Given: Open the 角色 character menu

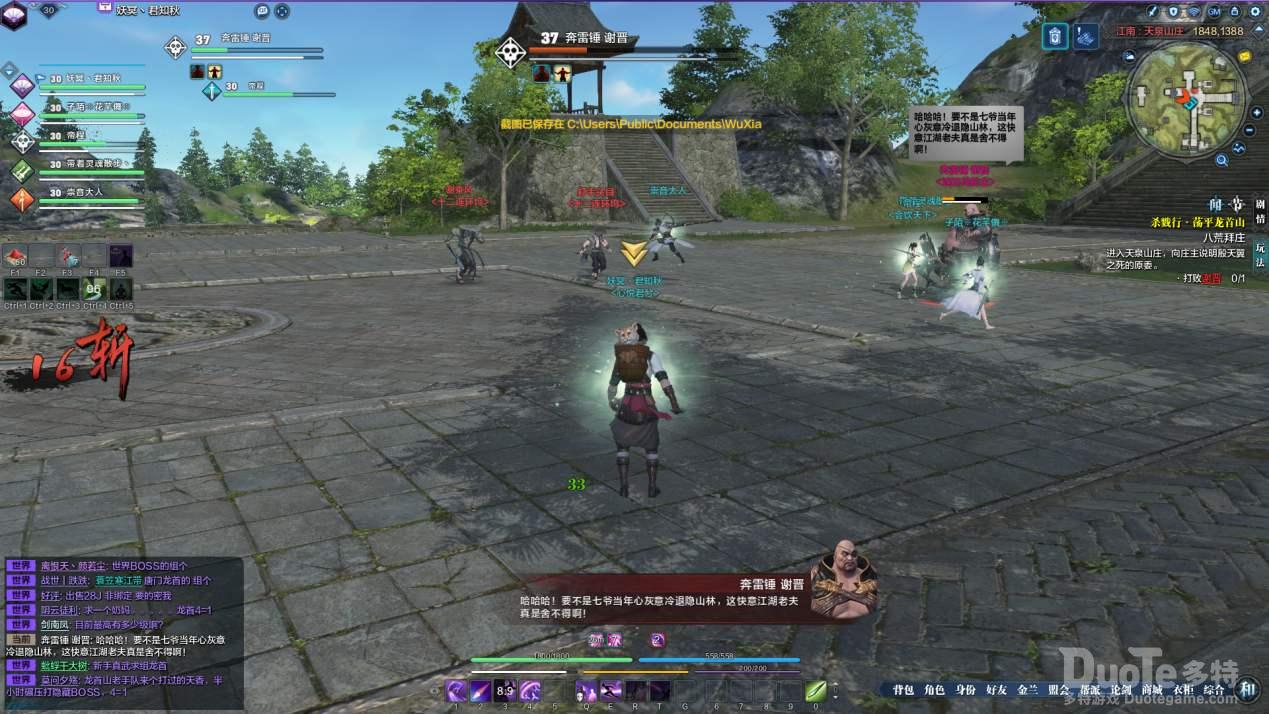Looking at the screenshot, I should click(934, 690).
